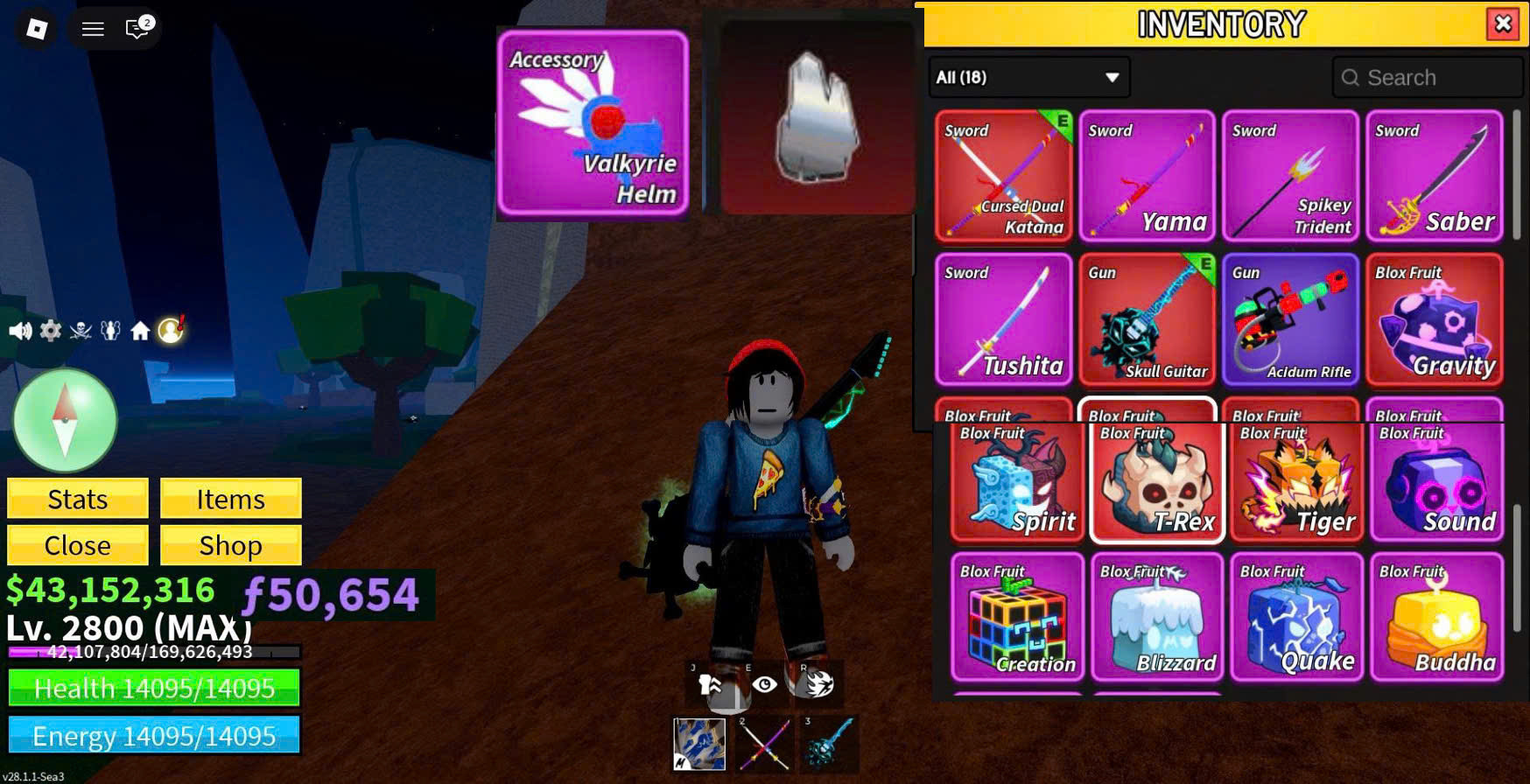This screenshot has height=784, width=1530.
Task: Select the Saber sword item
Action: (1434, 176)
